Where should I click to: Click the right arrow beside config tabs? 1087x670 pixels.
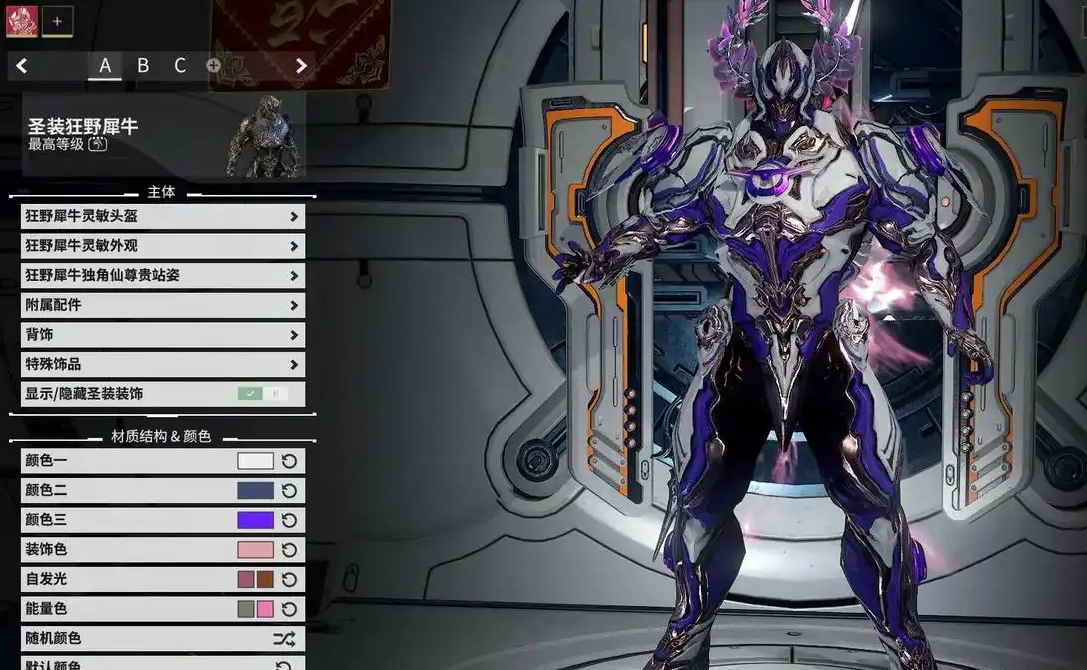(301, 66)
